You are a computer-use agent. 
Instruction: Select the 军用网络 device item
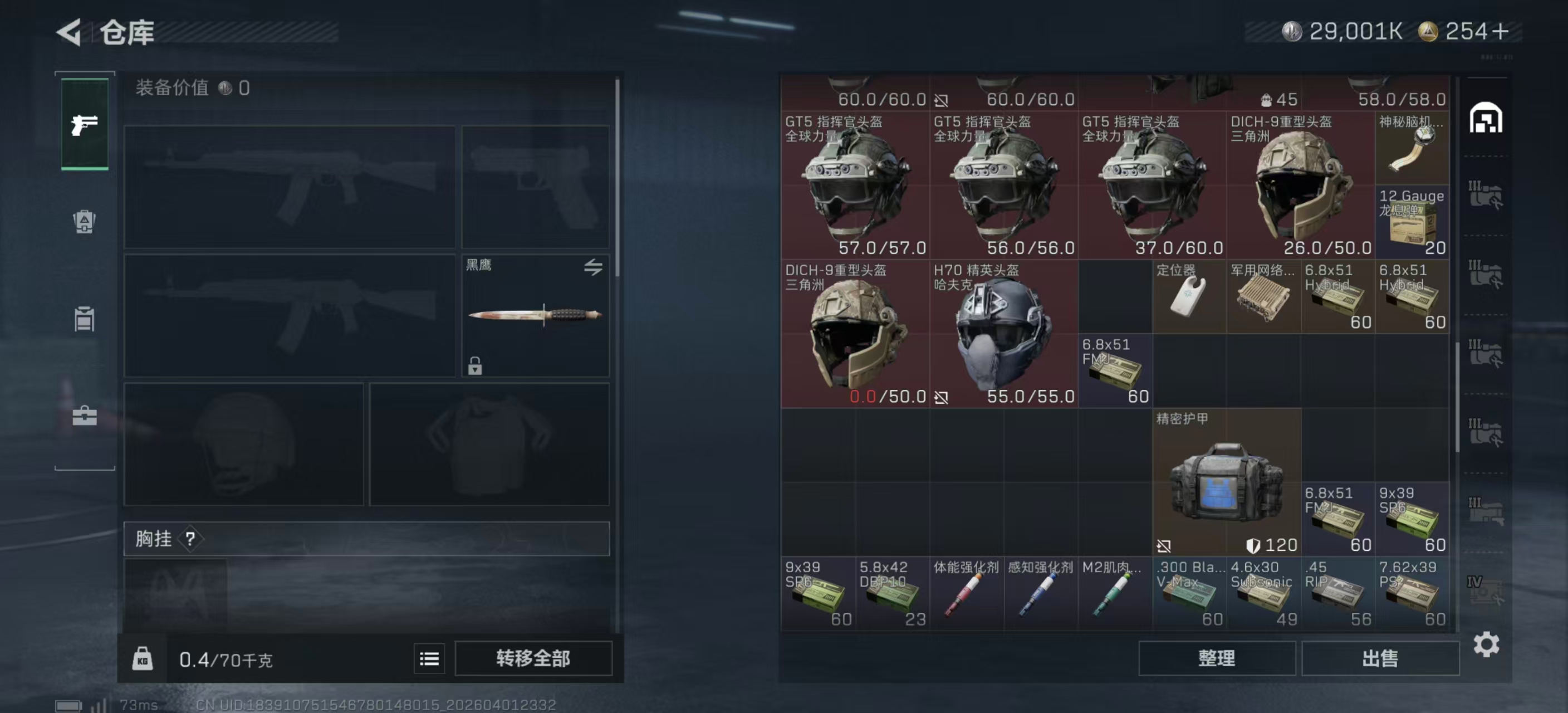[1263, 296]
